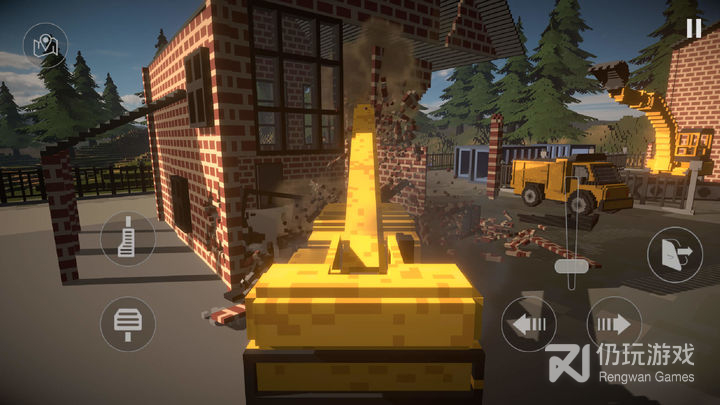Tap the gas pedal button
The image size is (720, 405).
(x=127, y=239)
